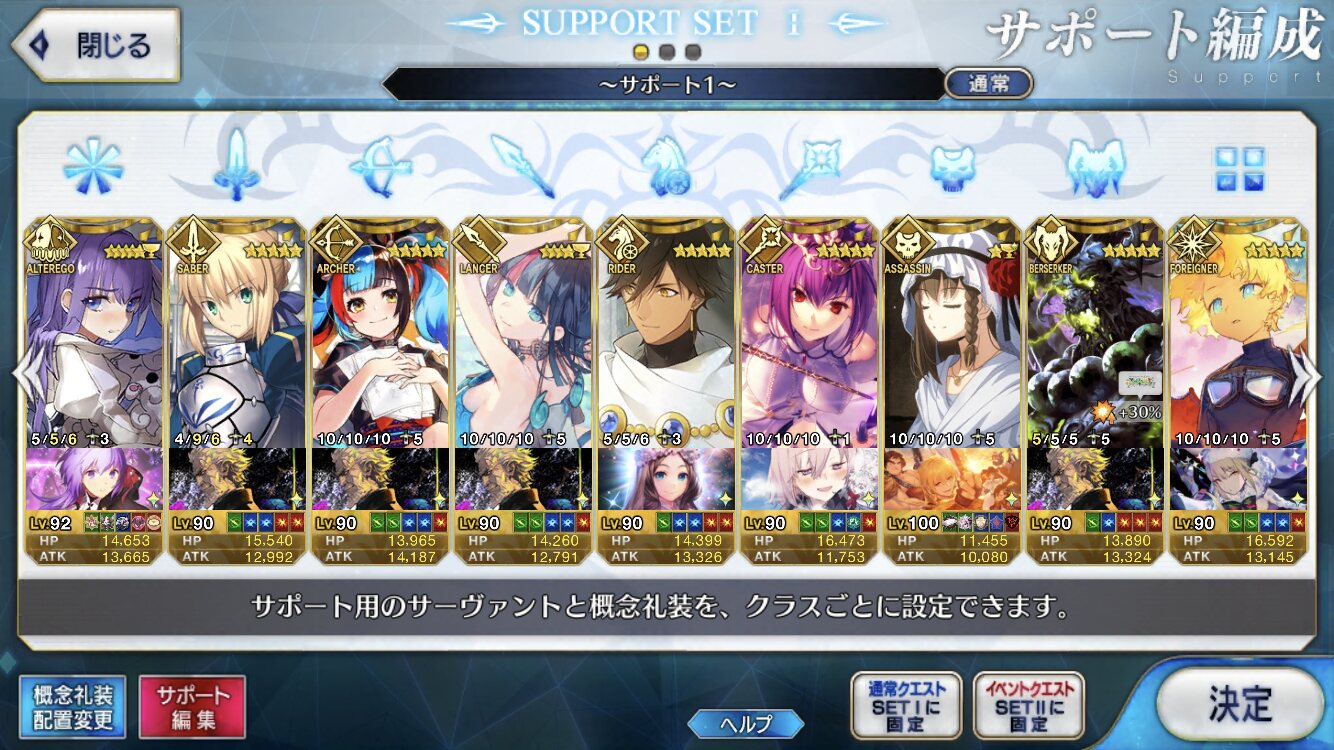This screenshot has width=1334, height=750.
Task: Toggle the 通常 mode button
Action: coord(988,84)
